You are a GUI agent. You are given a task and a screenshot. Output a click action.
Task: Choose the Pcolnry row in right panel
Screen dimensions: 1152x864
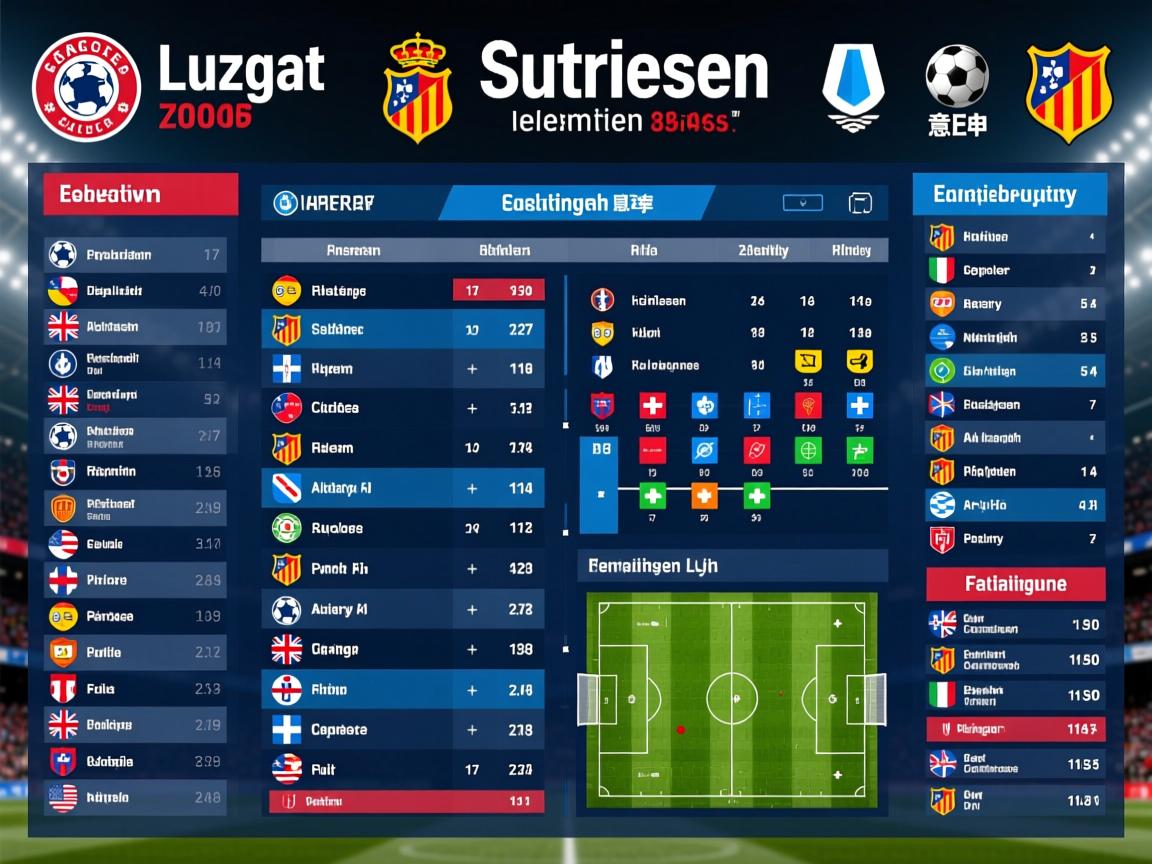click(x=1015, y=539)
